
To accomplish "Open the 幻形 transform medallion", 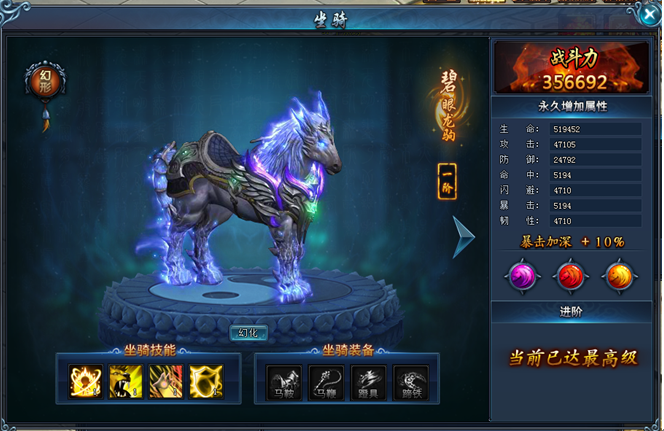I will point(45,81).
